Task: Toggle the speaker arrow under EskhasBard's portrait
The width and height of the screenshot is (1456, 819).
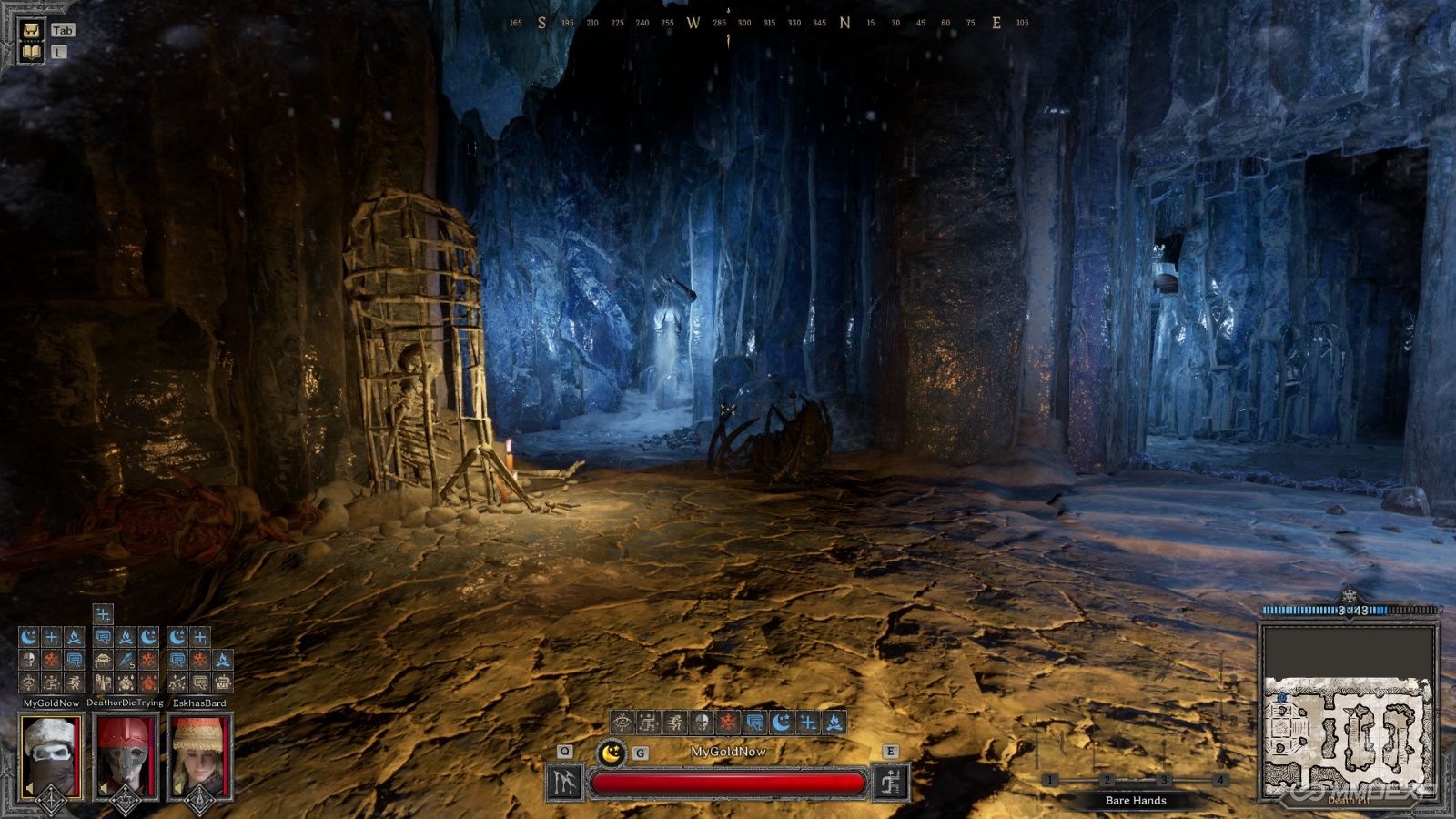Action: click(x=177, y=788)
